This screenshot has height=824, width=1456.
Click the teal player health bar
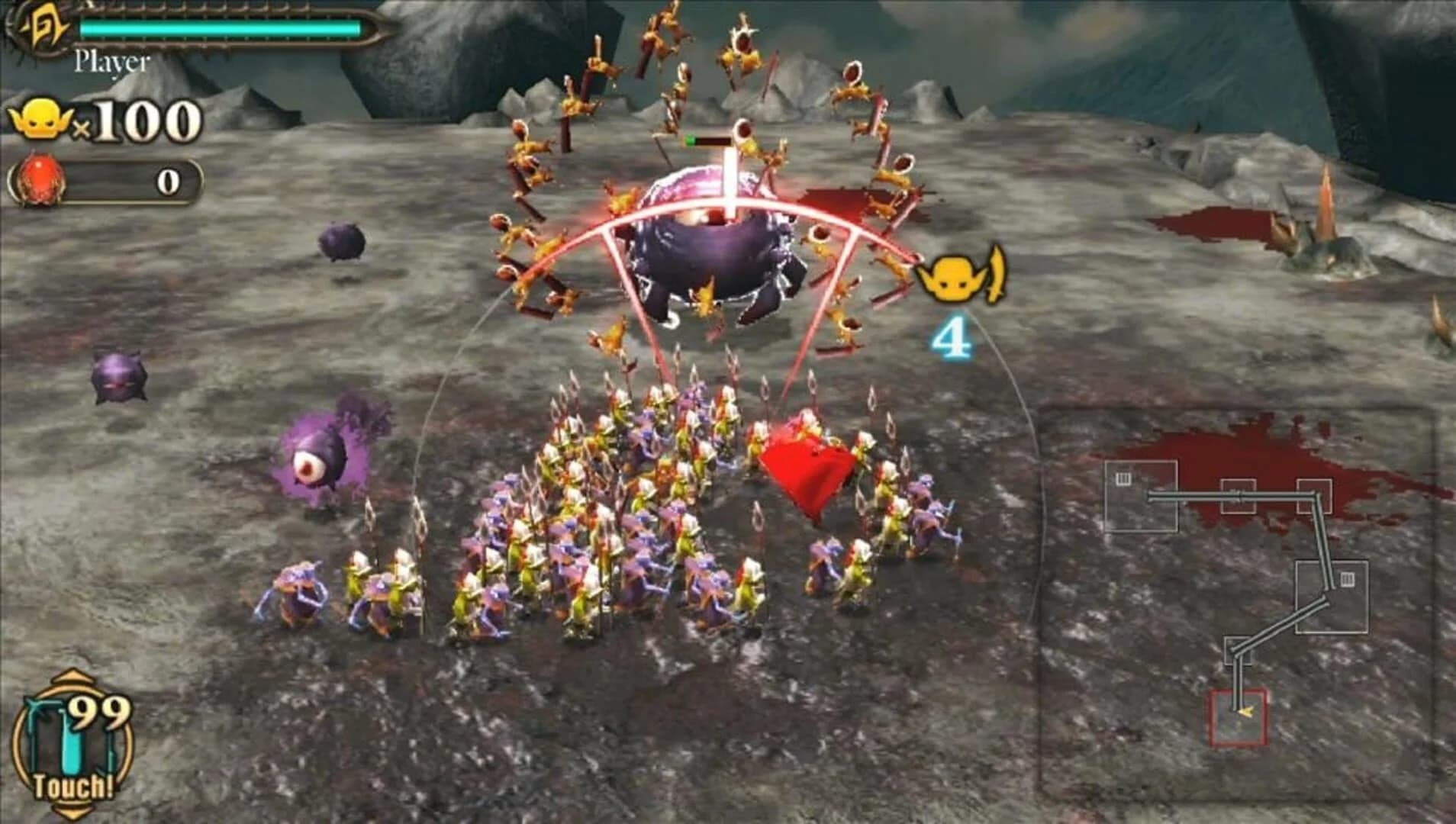click(x=221, y=27)
